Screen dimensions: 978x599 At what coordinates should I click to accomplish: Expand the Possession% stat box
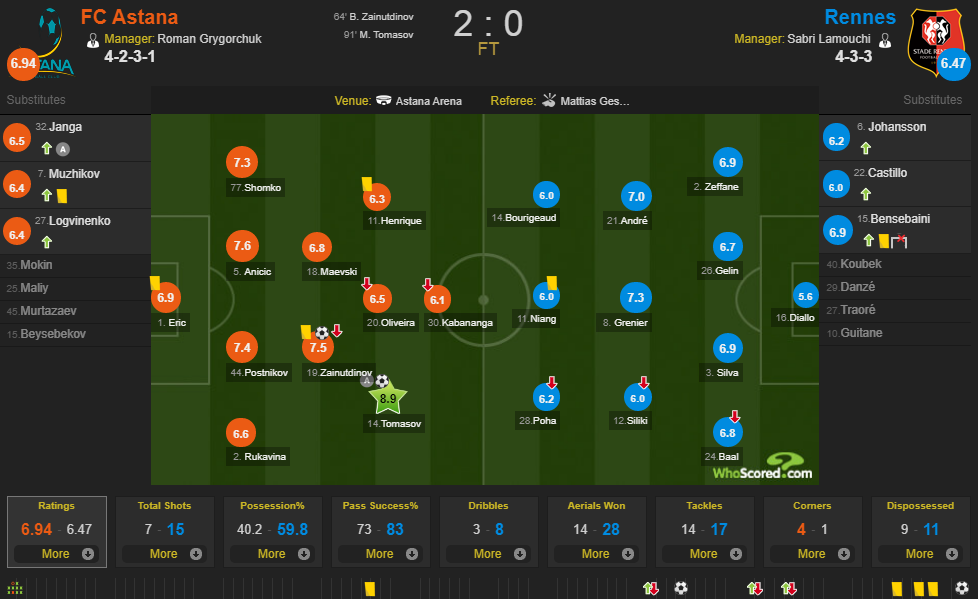click(x=271, y=553)
